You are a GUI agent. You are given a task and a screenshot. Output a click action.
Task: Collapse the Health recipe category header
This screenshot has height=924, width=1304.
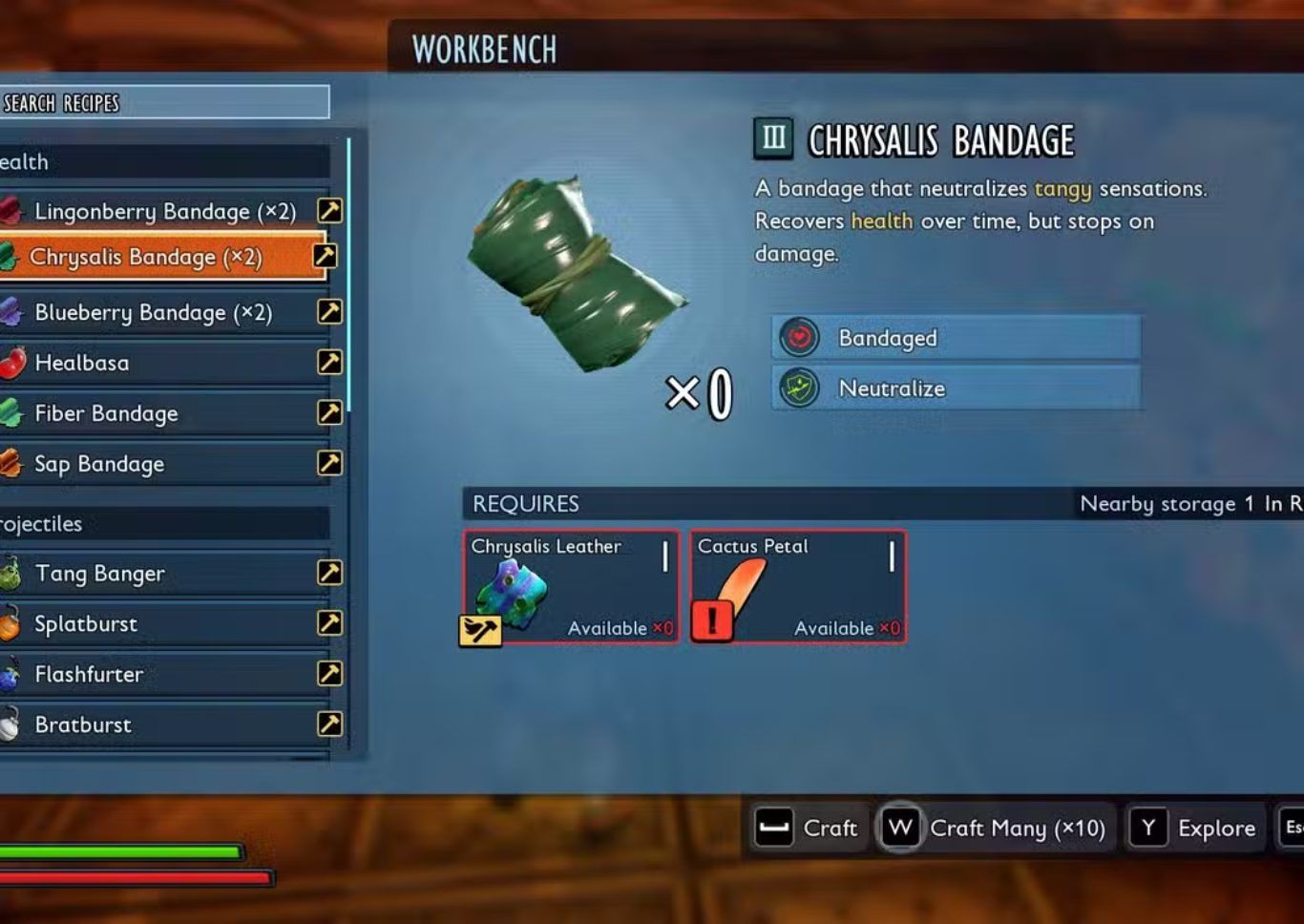164,161
